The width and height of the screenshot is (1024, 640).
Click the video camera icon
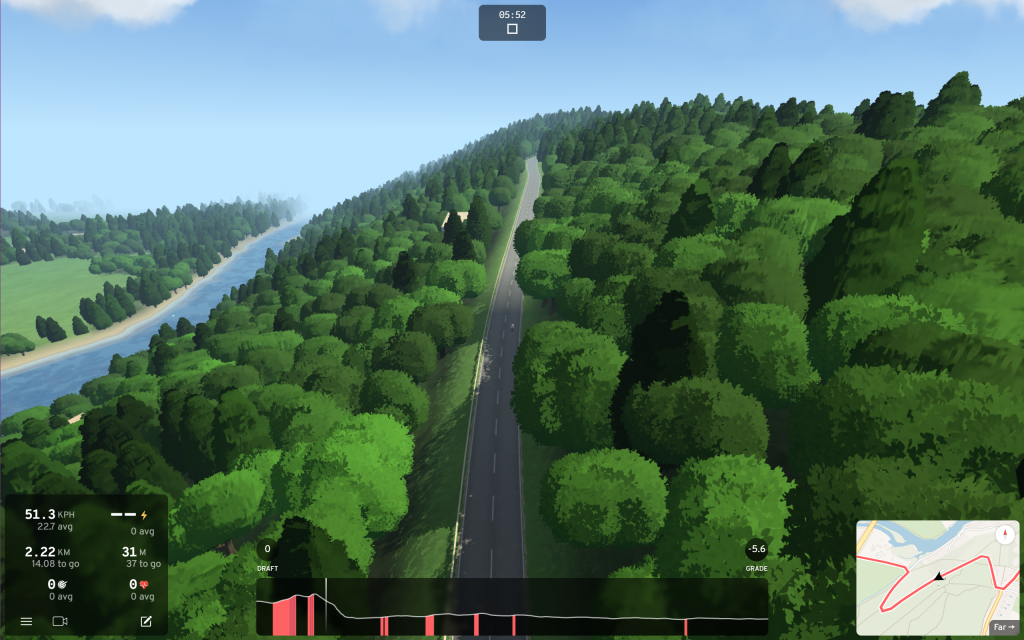click(x=59, y=621)
